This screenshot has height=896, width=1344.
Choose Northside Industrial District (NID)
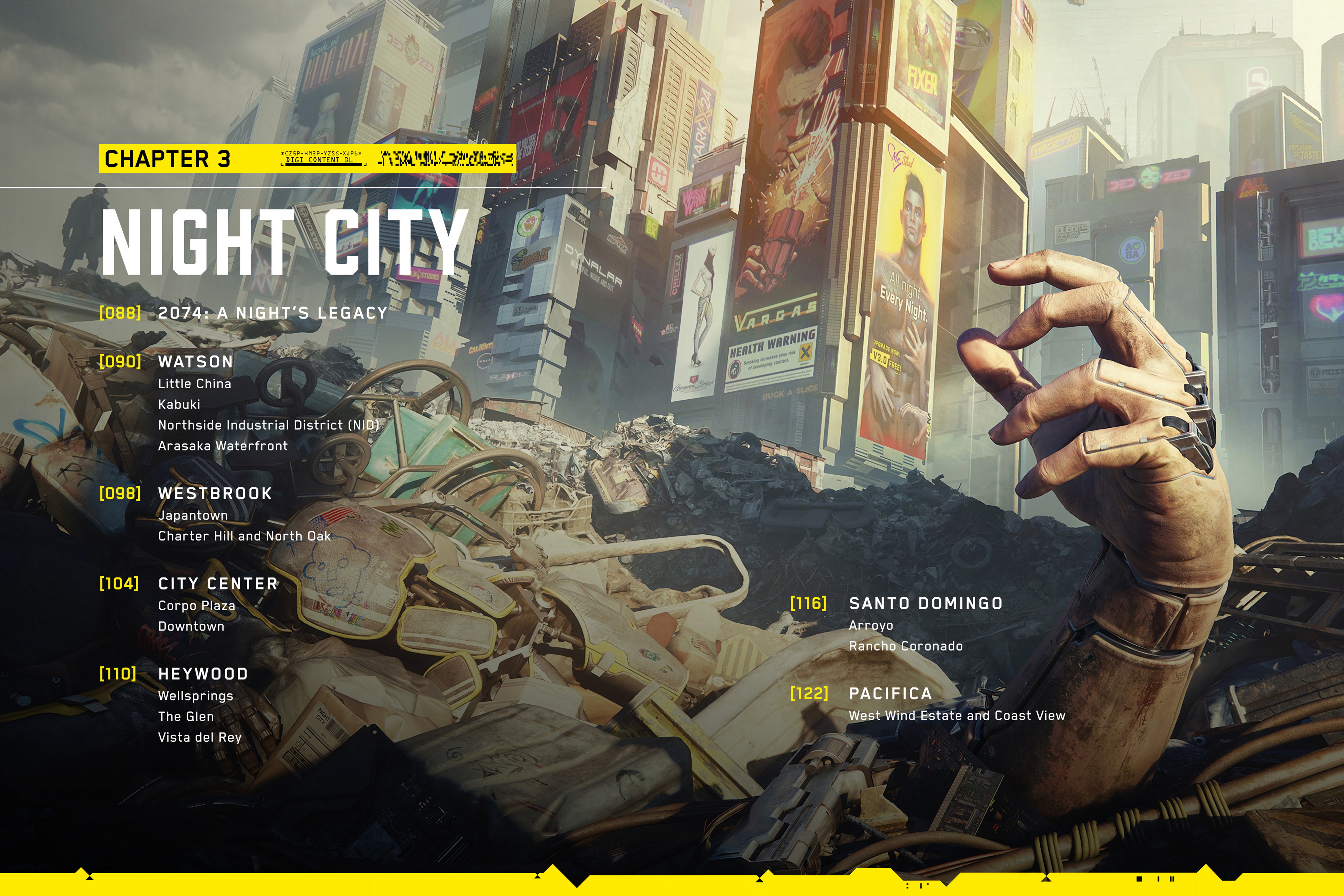(x=268, y=425)
